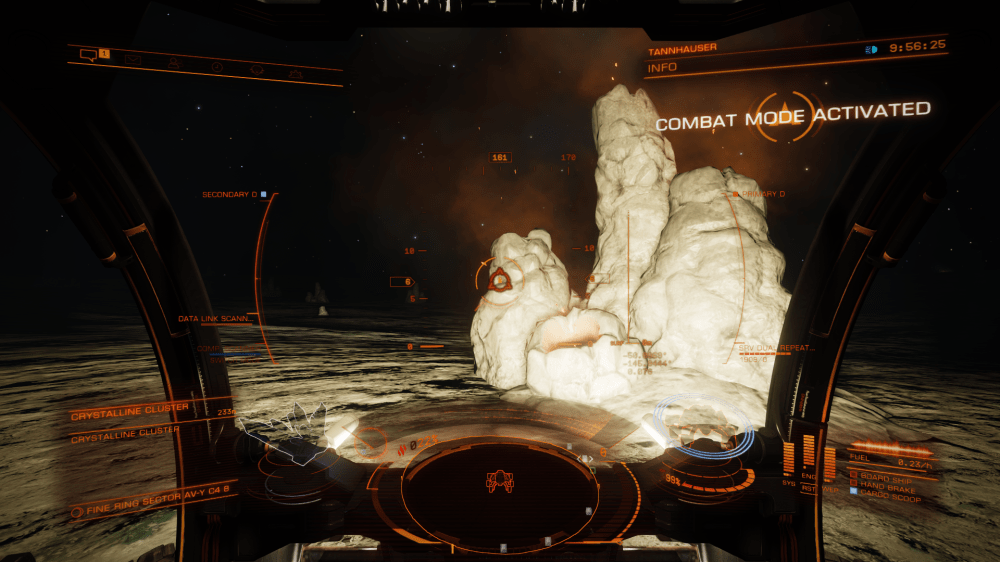The image size is (1000, 562).
Task: Open the inbox envelope icon
Action: point(133,59)
